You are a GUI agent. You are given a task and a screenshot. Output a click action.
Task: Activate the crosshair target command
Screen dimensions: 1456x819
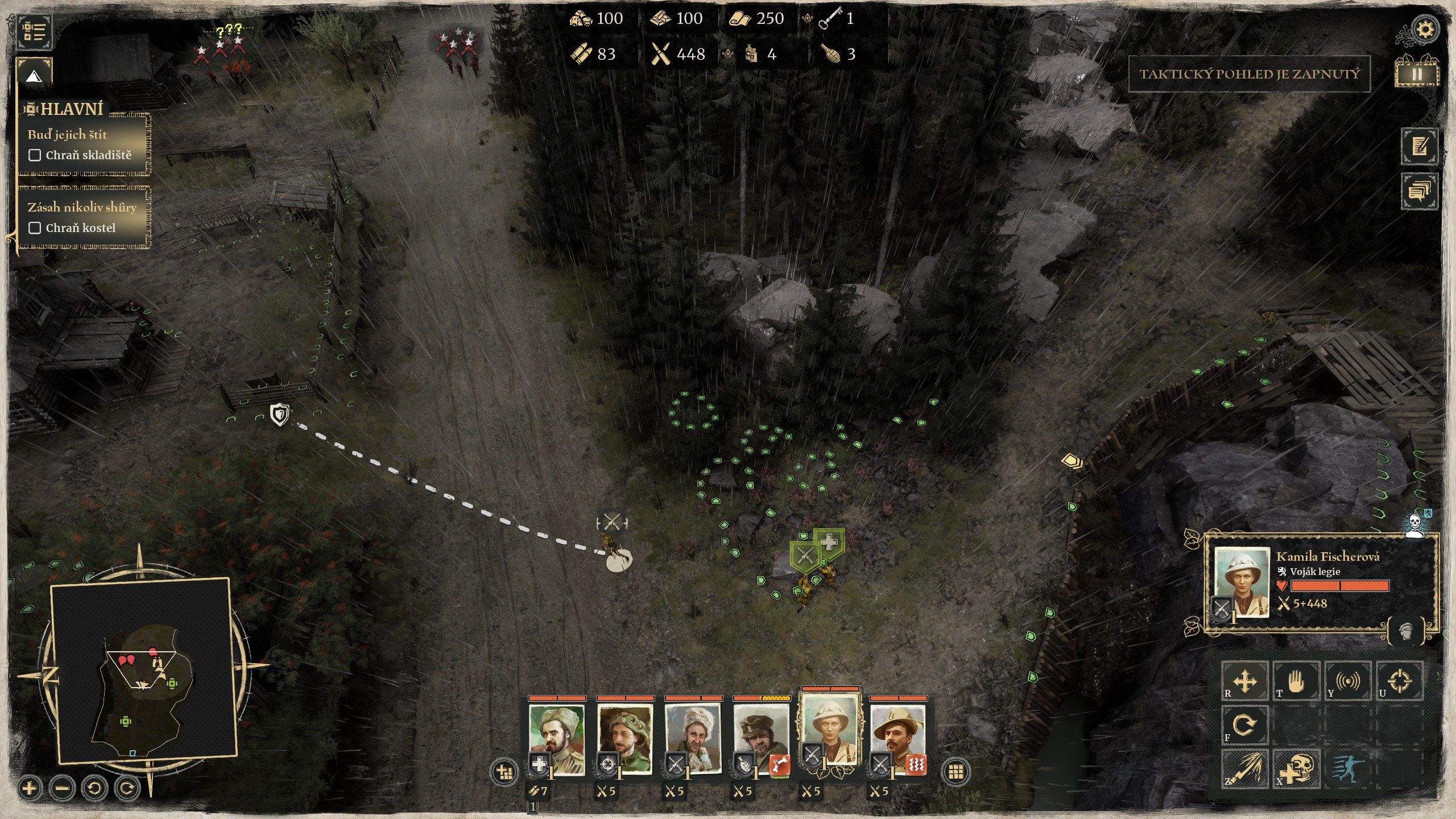[x=1399, y=681]
